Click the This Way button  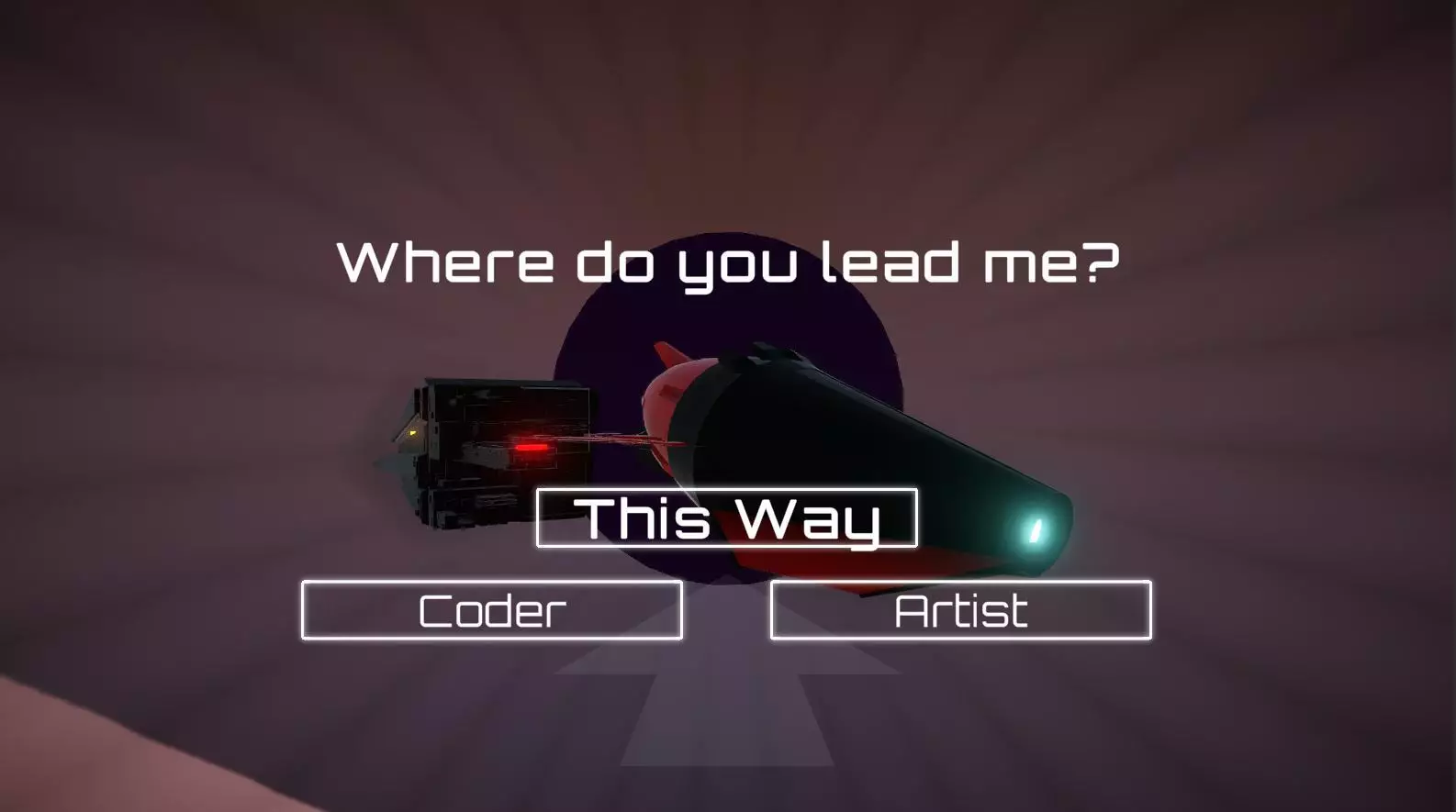pos(726,519)
